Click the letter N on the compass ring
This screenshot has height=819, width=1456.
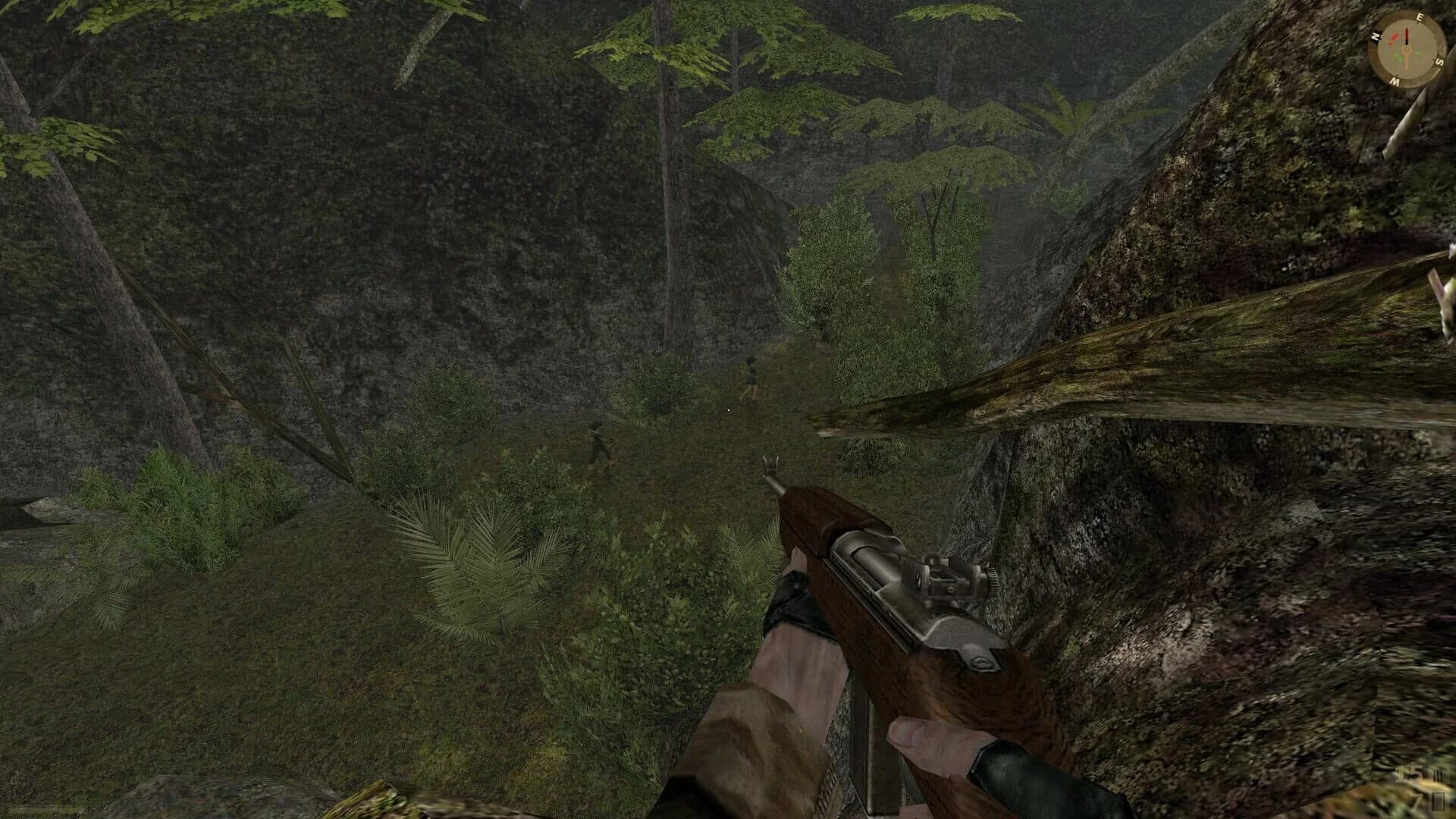click(x=1375, y=37)
